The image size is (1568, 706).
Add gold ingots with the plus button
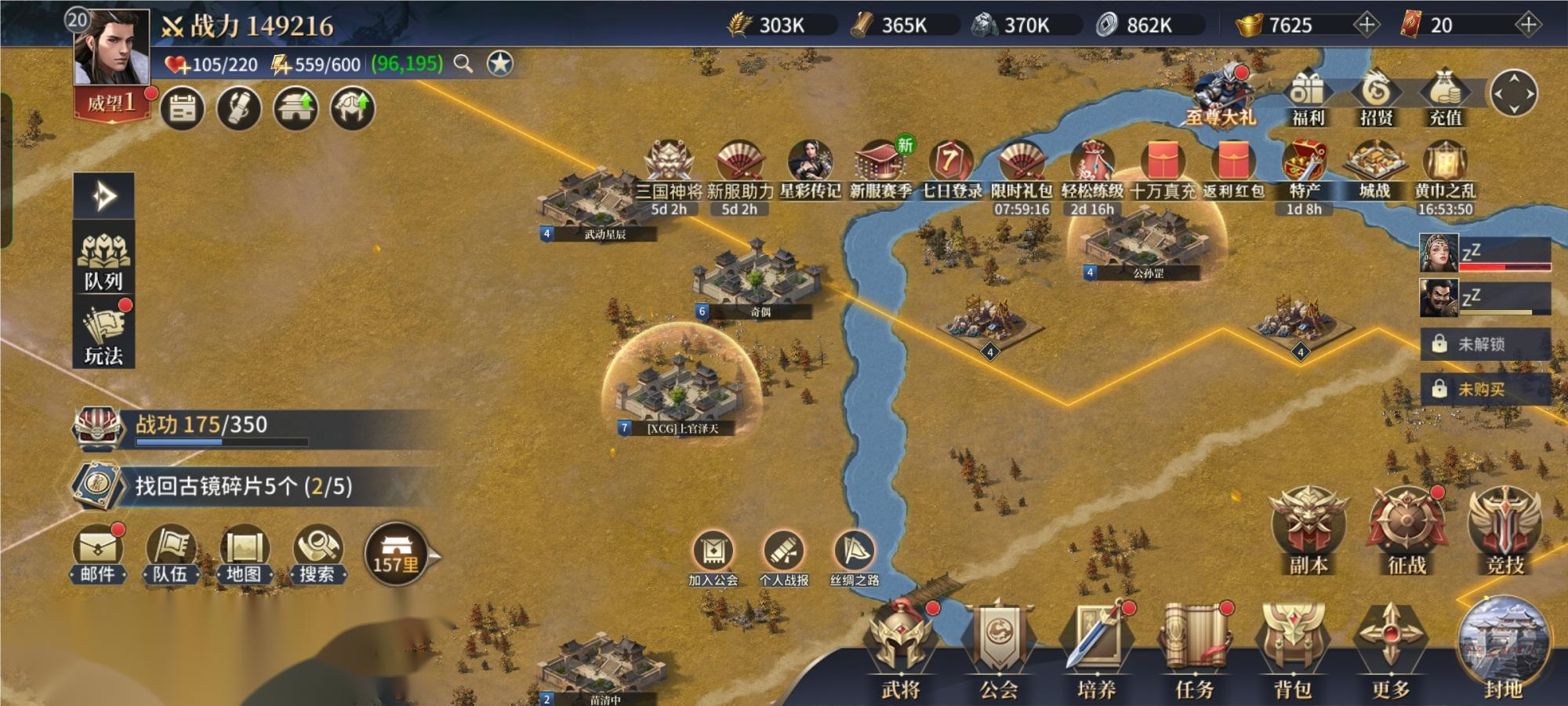pos(1367,24)
